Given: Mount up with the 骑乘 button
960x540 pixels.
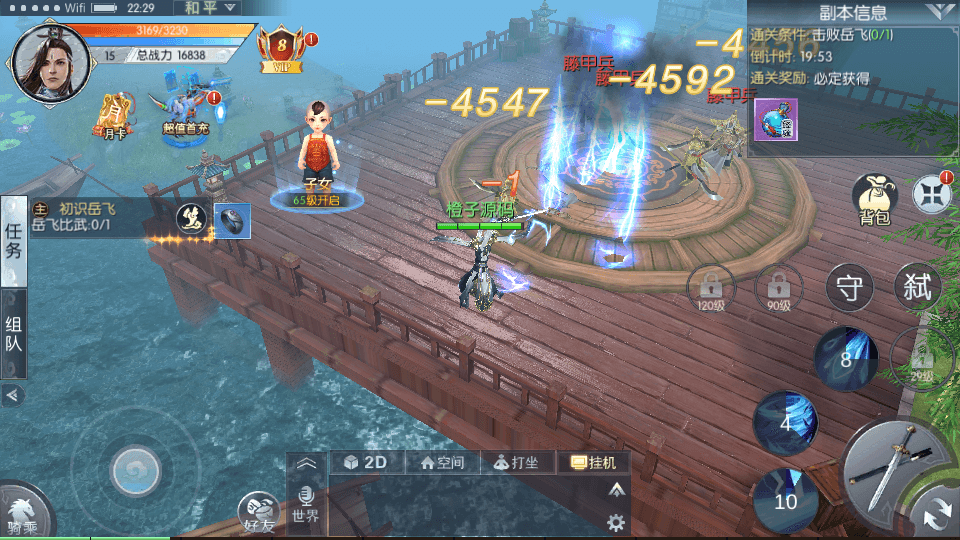Looking at the screenshot, I should 22,512.
